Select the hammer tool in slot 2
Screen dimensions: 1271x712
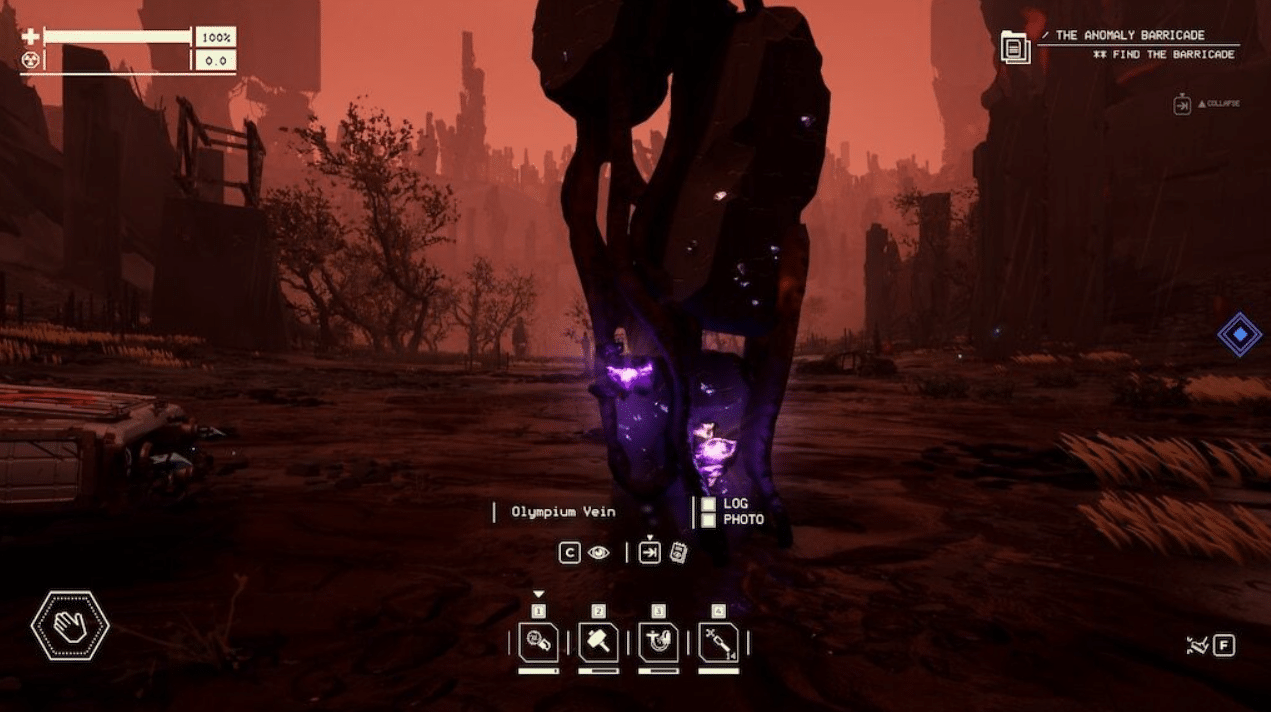click(x=598, y=643)
